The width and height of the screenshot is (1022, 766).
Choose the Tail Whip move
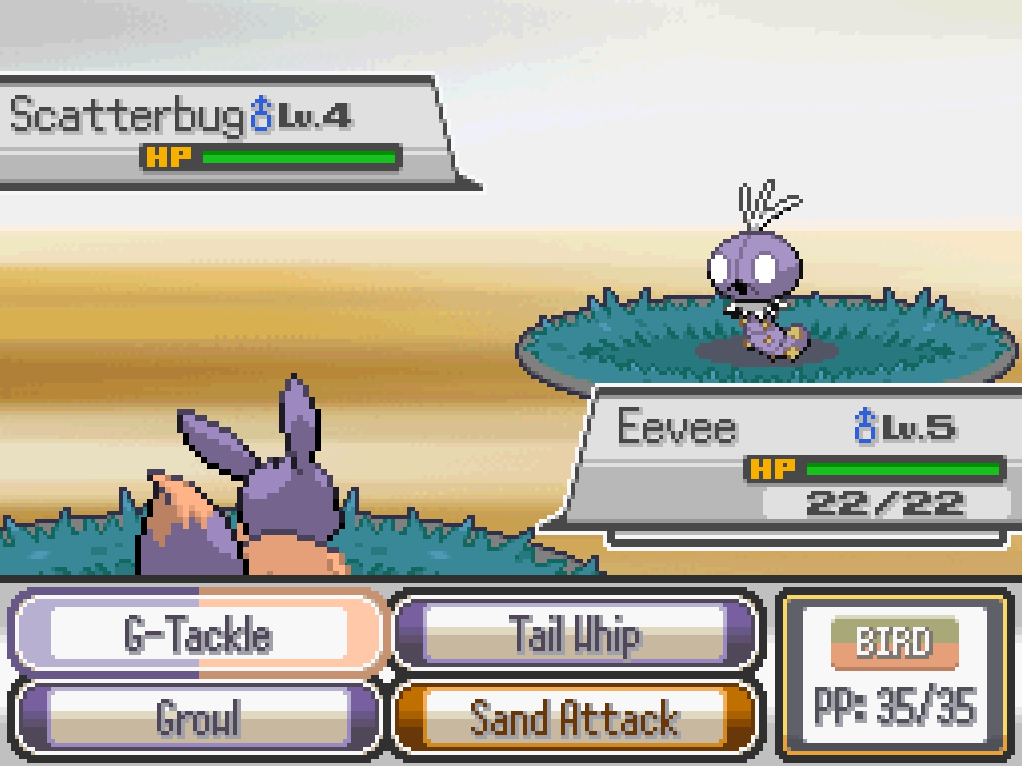tap(574, 634)
